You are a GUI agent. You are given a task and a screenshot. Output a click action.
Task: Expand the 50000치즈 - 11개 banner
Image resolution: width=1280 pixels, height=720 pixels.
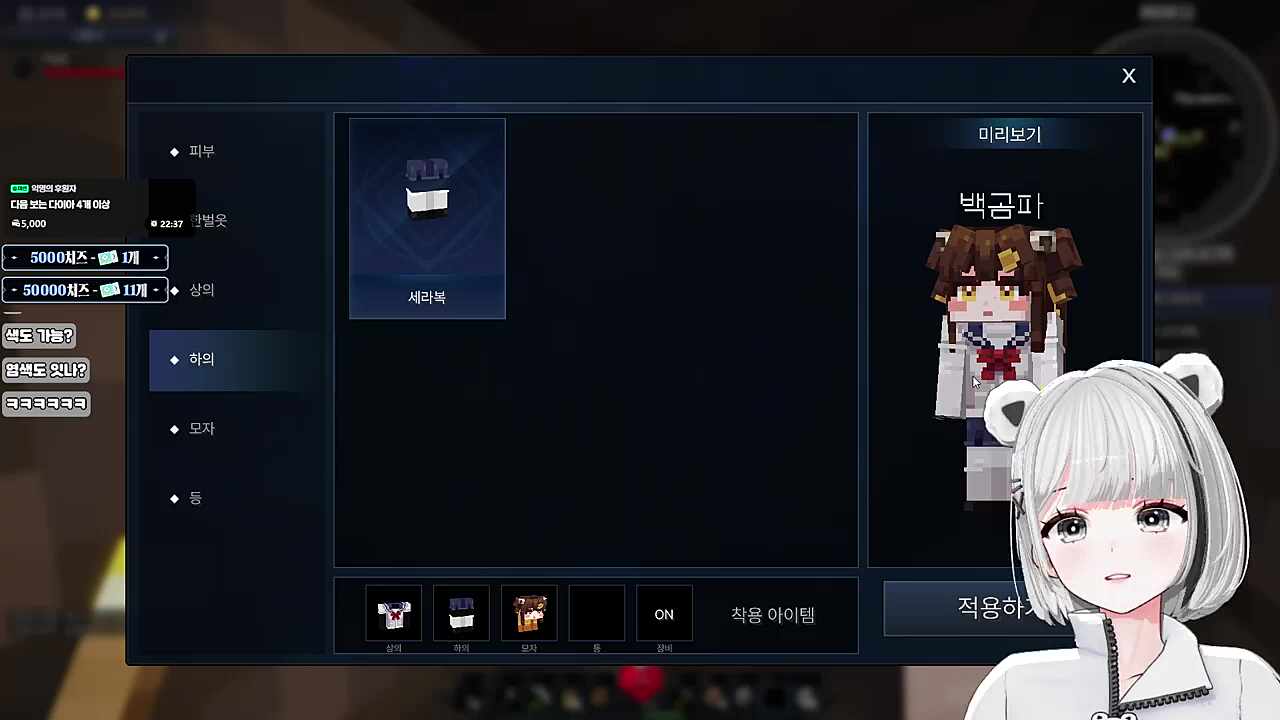click(x=85, y=290)
